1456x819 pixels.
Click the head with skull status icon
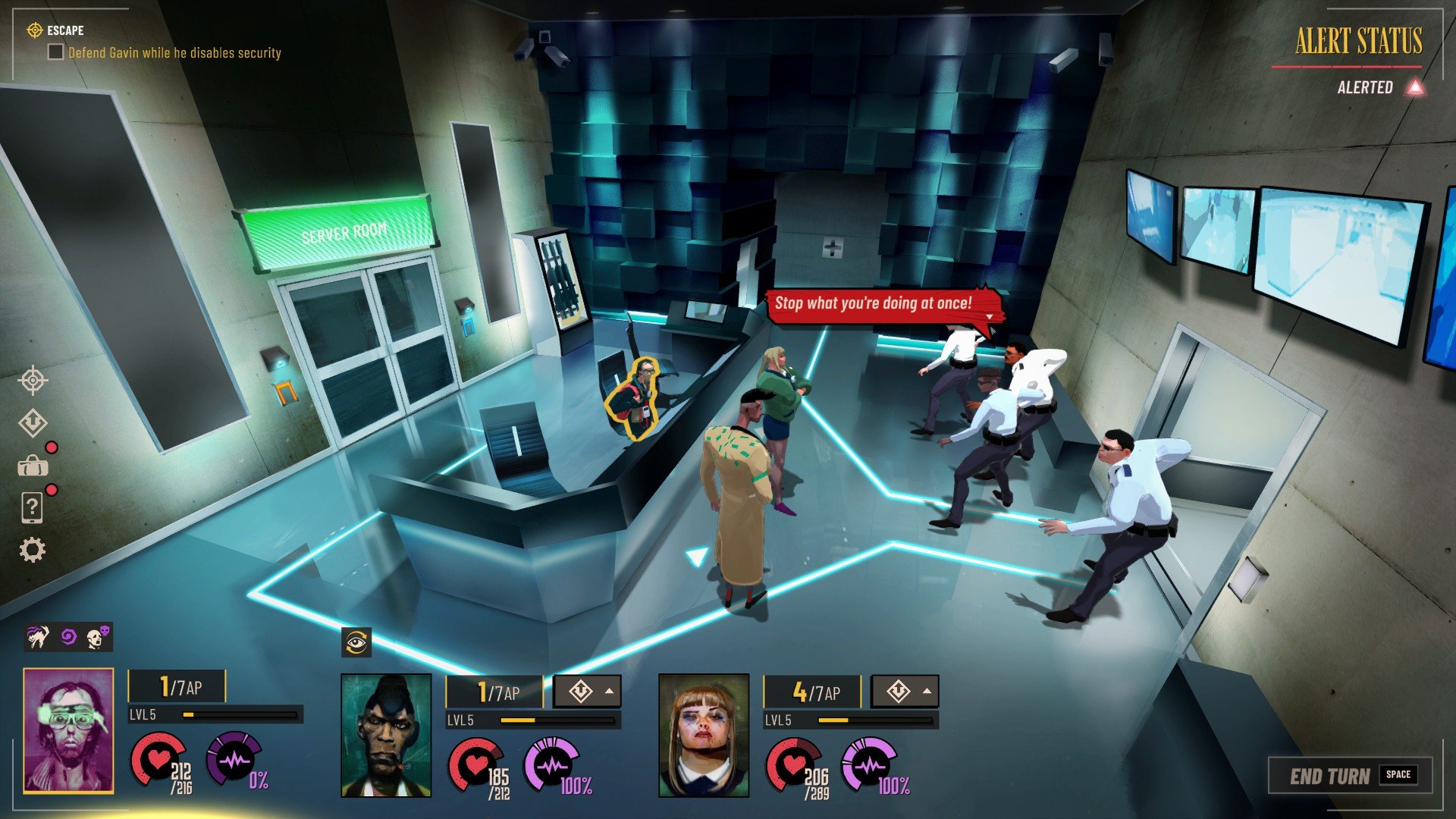tap(98, 637)
